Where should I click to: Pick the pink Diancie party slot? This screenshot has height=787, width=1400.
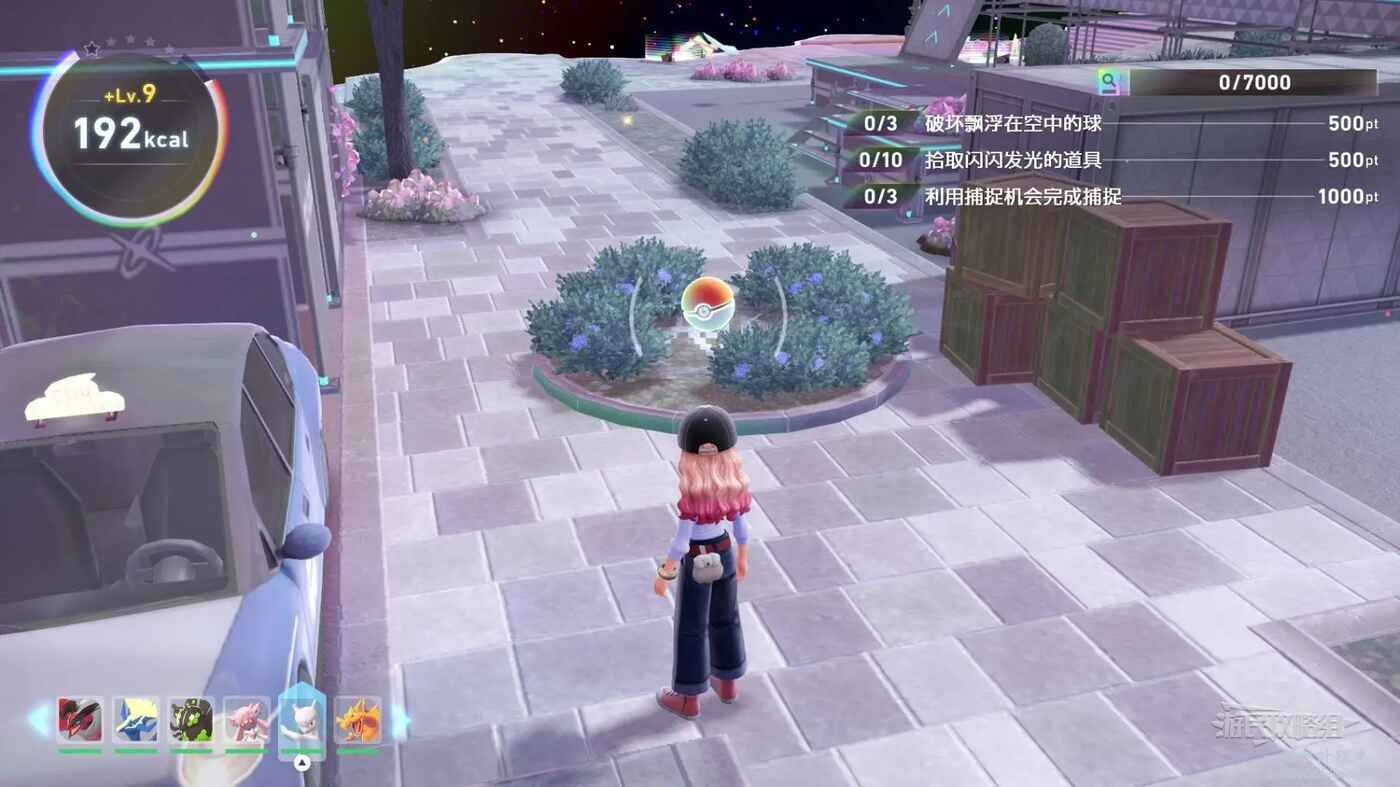[246, 718]
